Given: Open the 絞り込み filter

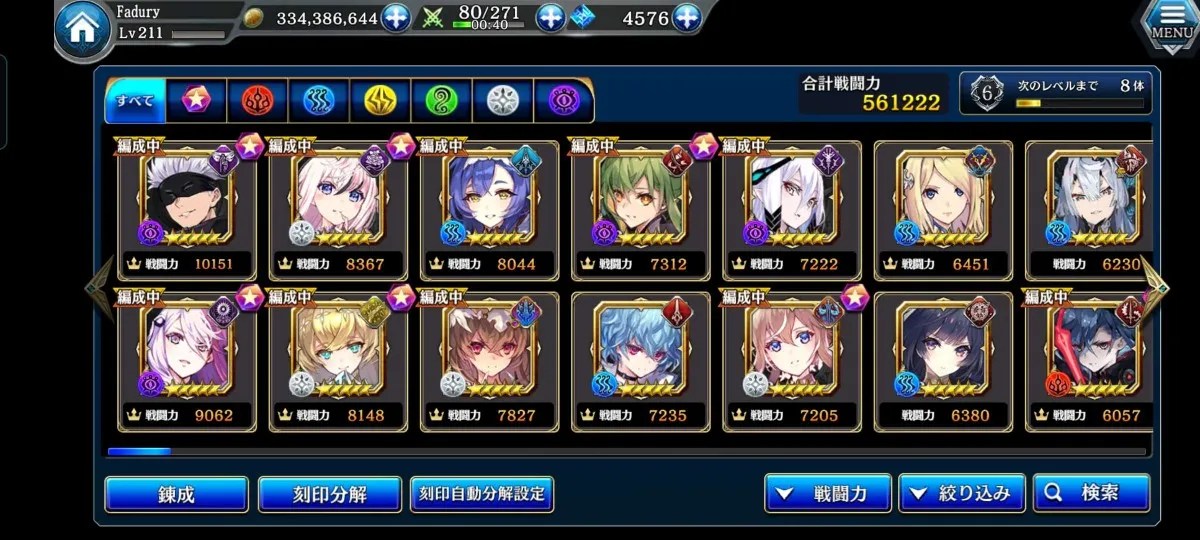Looking at the screenshot, I should pyautogui.click(x=961, y=493).
